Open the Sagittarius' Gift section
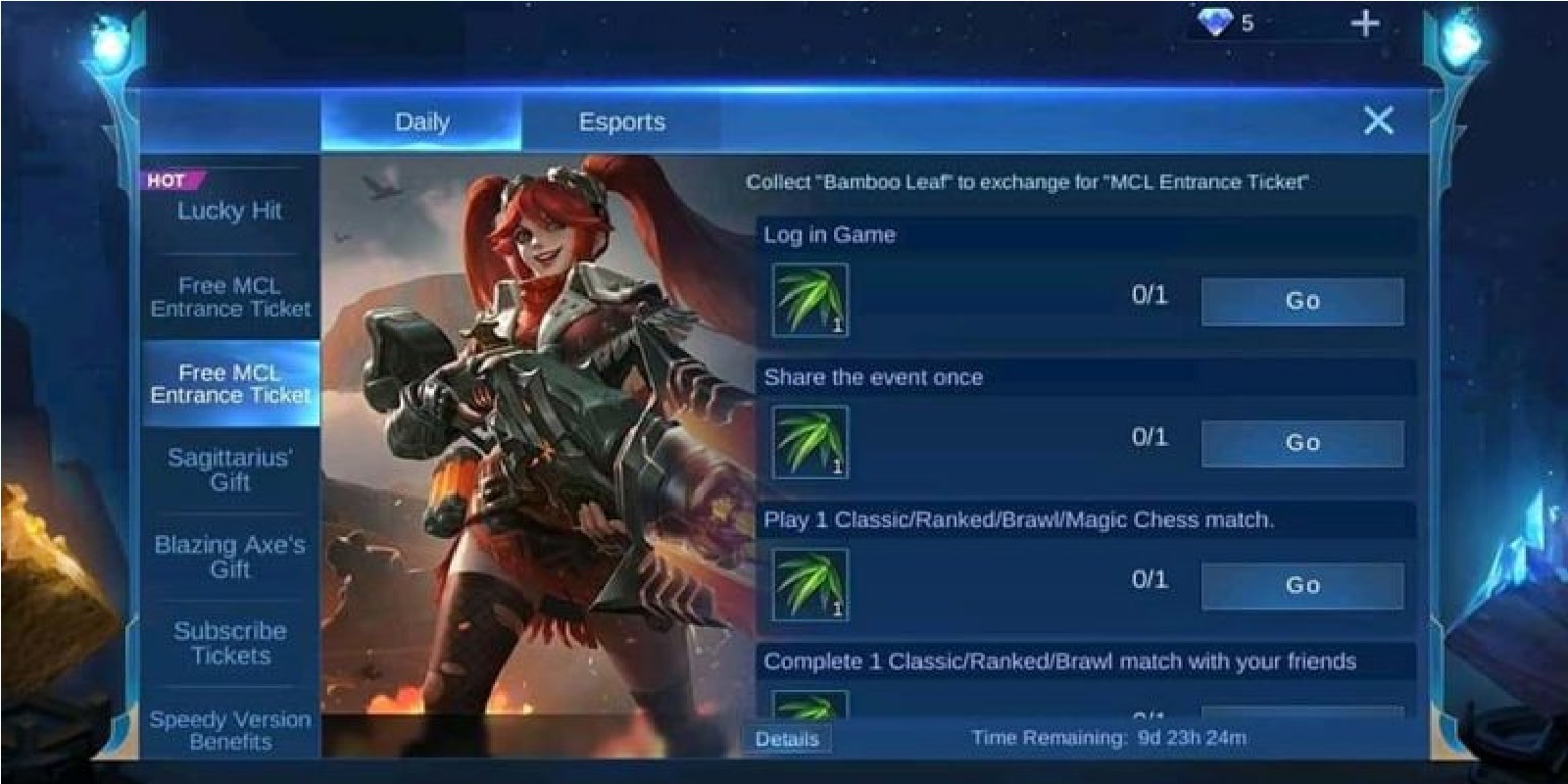Viewport: 1568px width, 784px height. [x=227, y=467]
